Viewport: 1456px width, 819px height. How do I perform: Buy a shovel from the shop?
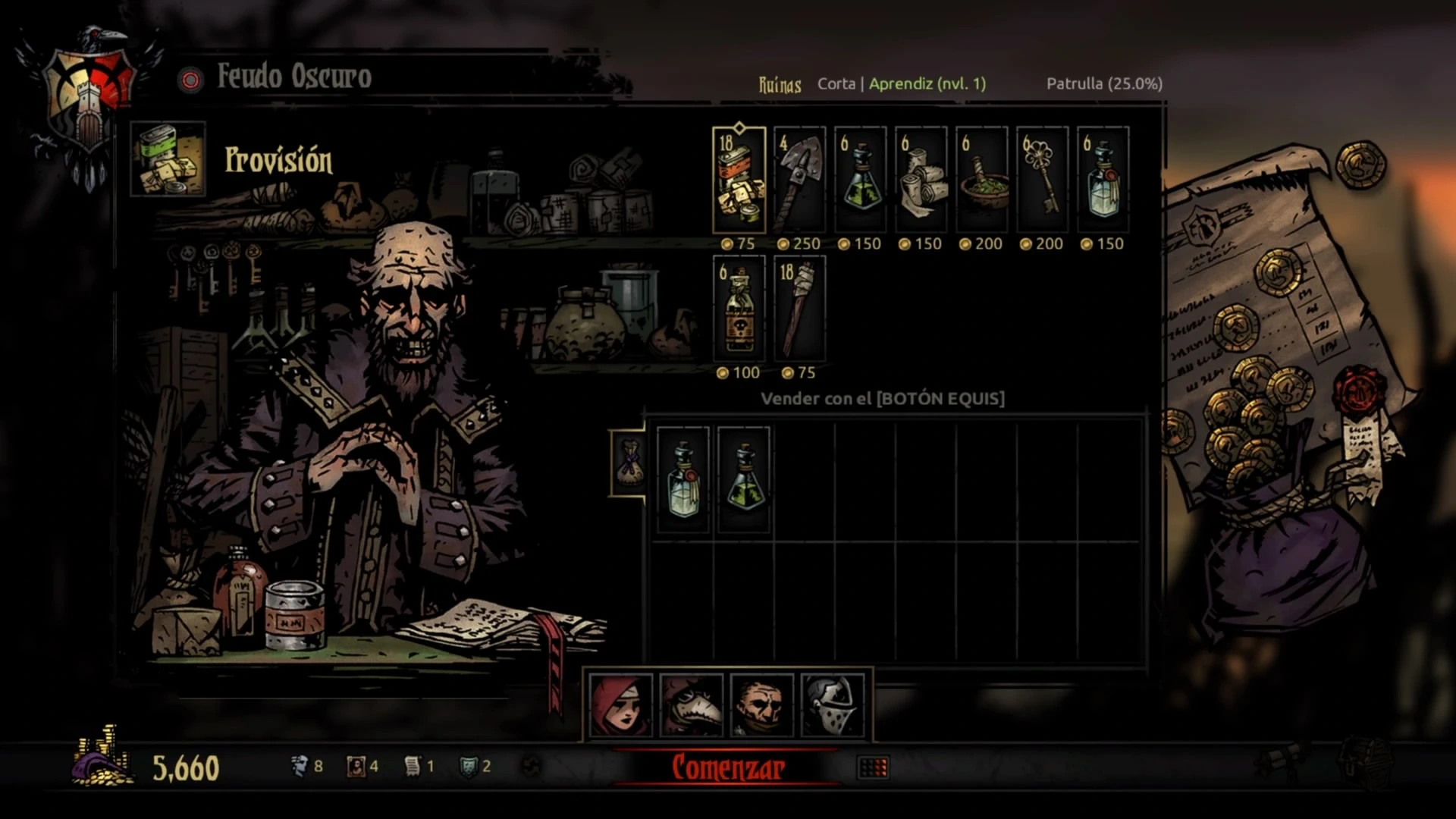[799, 180]
